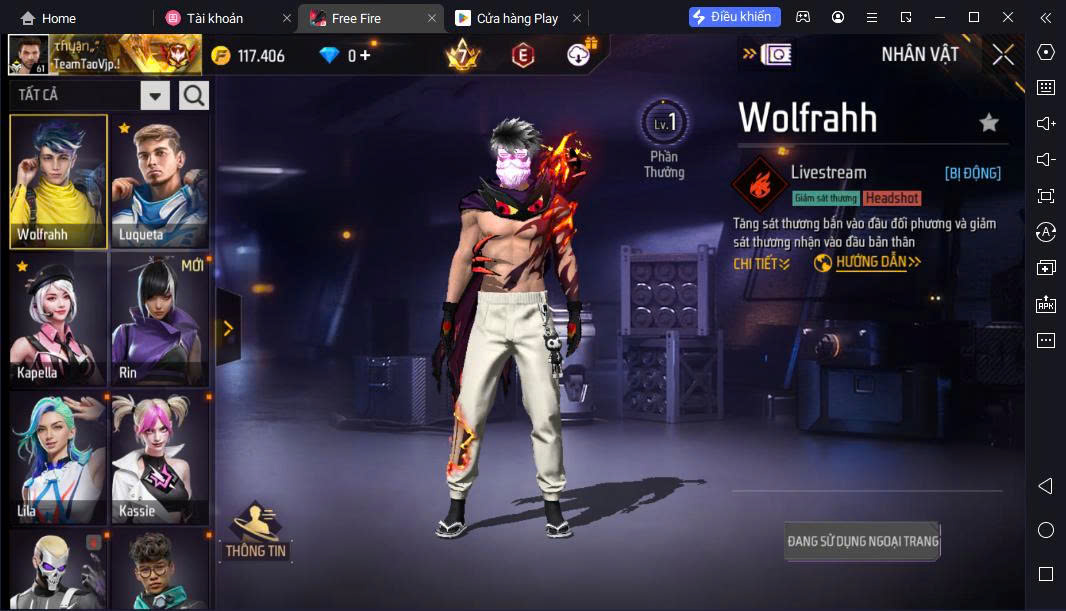Viewport: 1066px width, 611px height.
Task: Expand the side panel arrow tab
Action: point(228,328)
